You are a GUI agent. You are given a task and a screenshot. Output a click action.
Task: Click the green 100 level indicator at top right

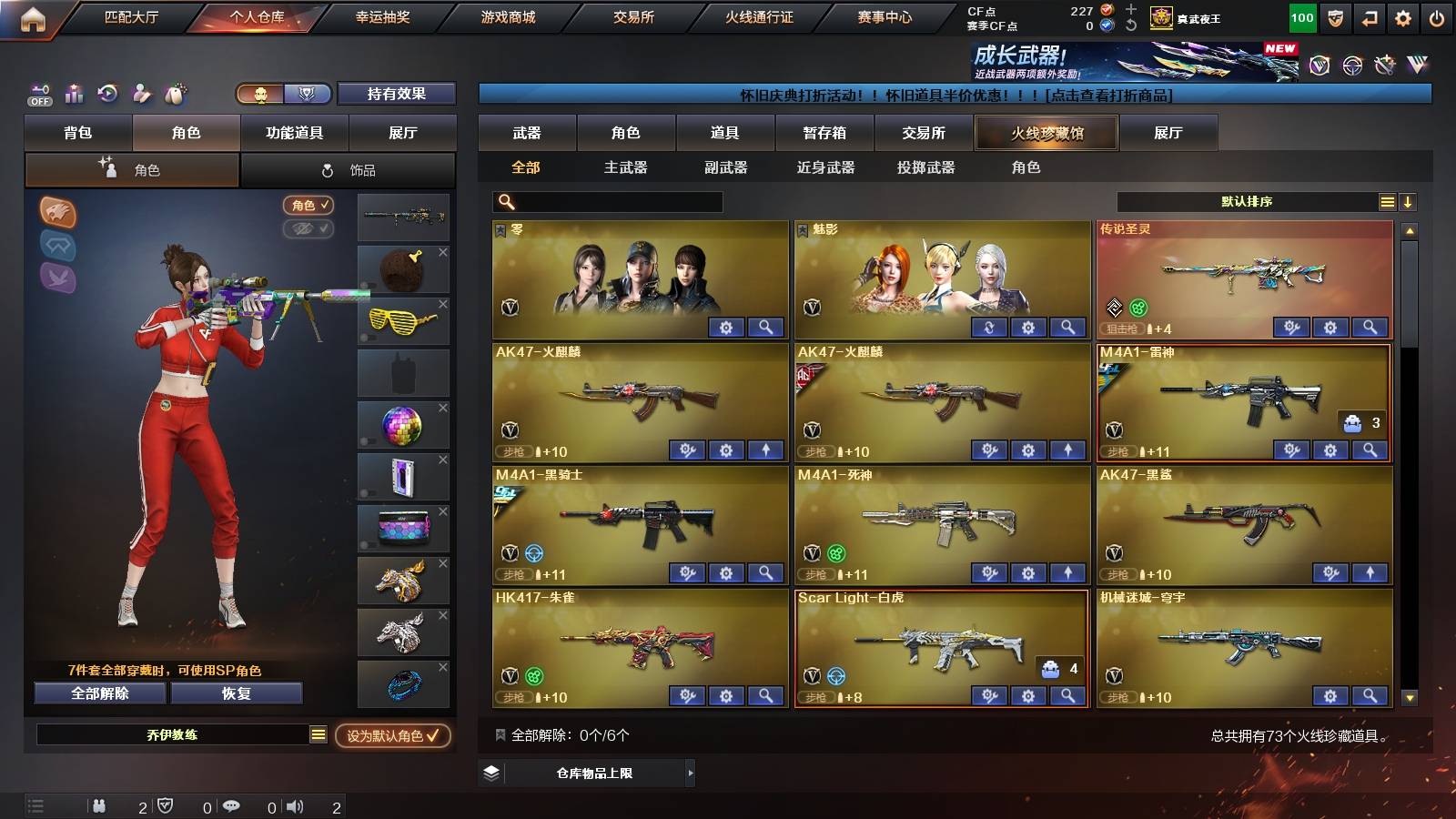1301,17
